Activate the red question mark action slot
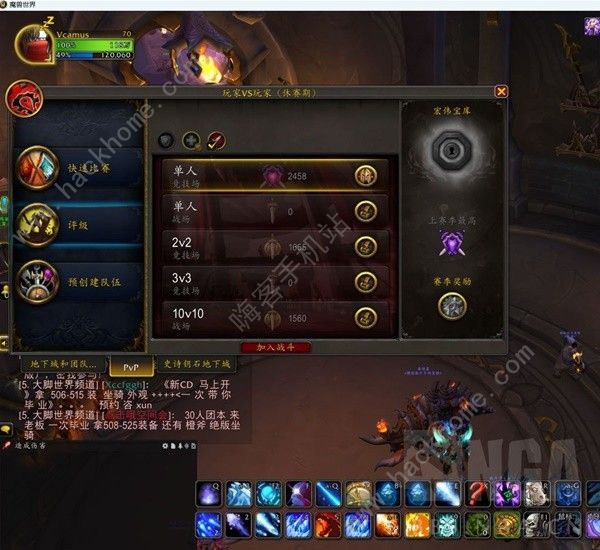The image size is (600, 550). (x=479, y=493)
